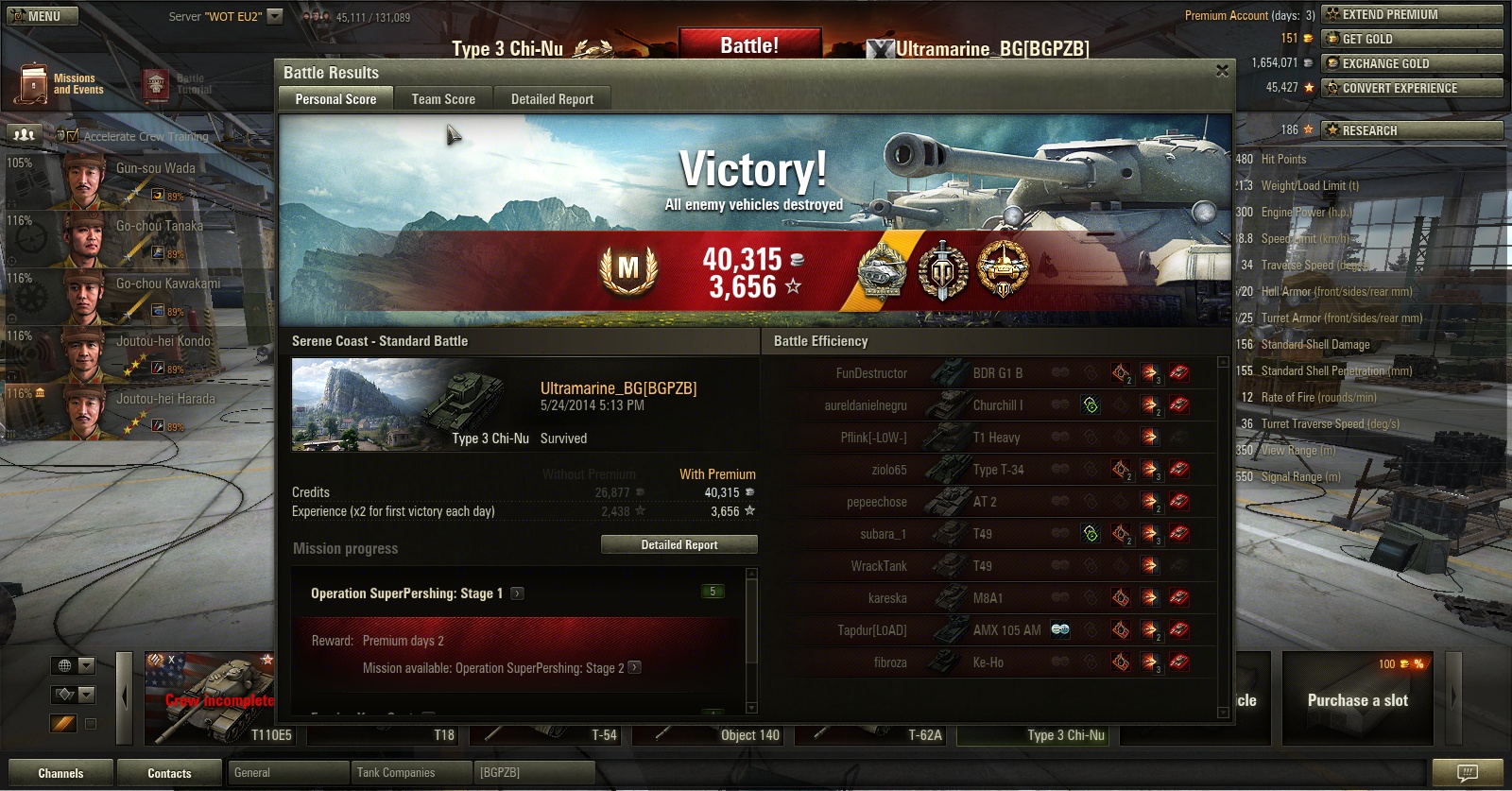
Task: Open the Channels panel
Action: [x=60, y=773]
